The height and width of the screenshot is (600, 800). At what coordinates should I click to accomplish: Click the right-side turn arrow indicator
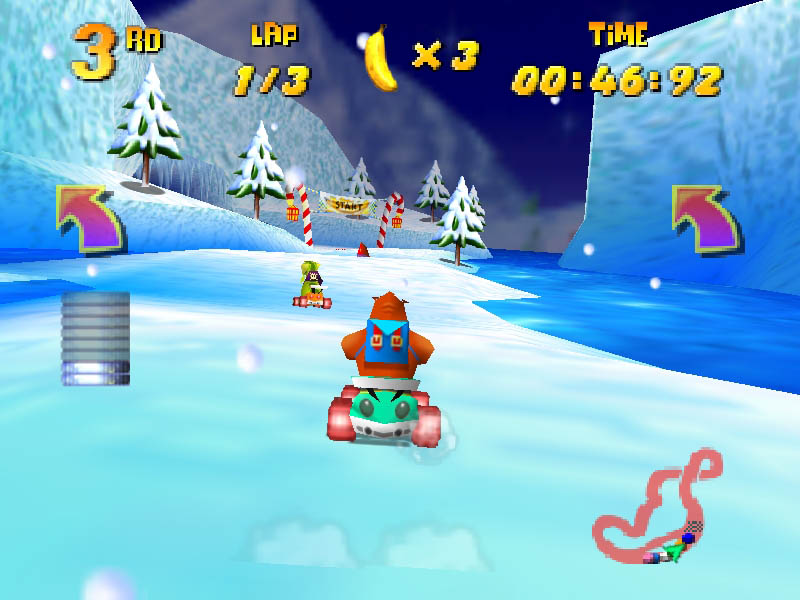[x=706, y=216]
